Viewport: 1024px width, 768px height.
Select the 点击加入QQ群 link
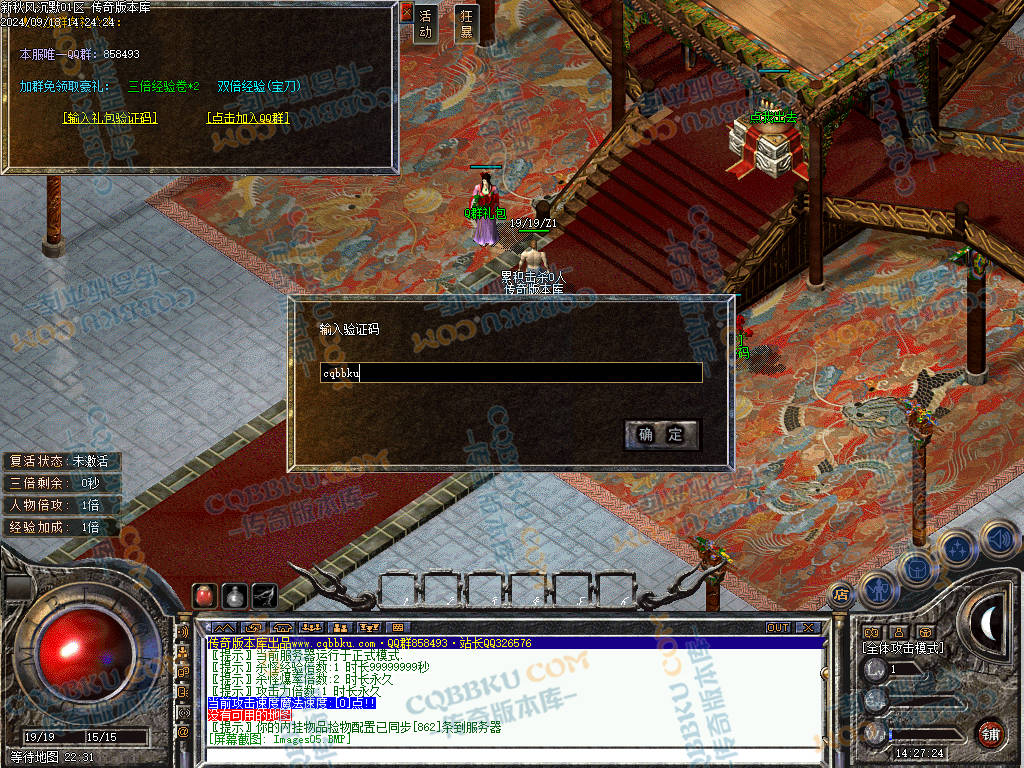[247, 117]
